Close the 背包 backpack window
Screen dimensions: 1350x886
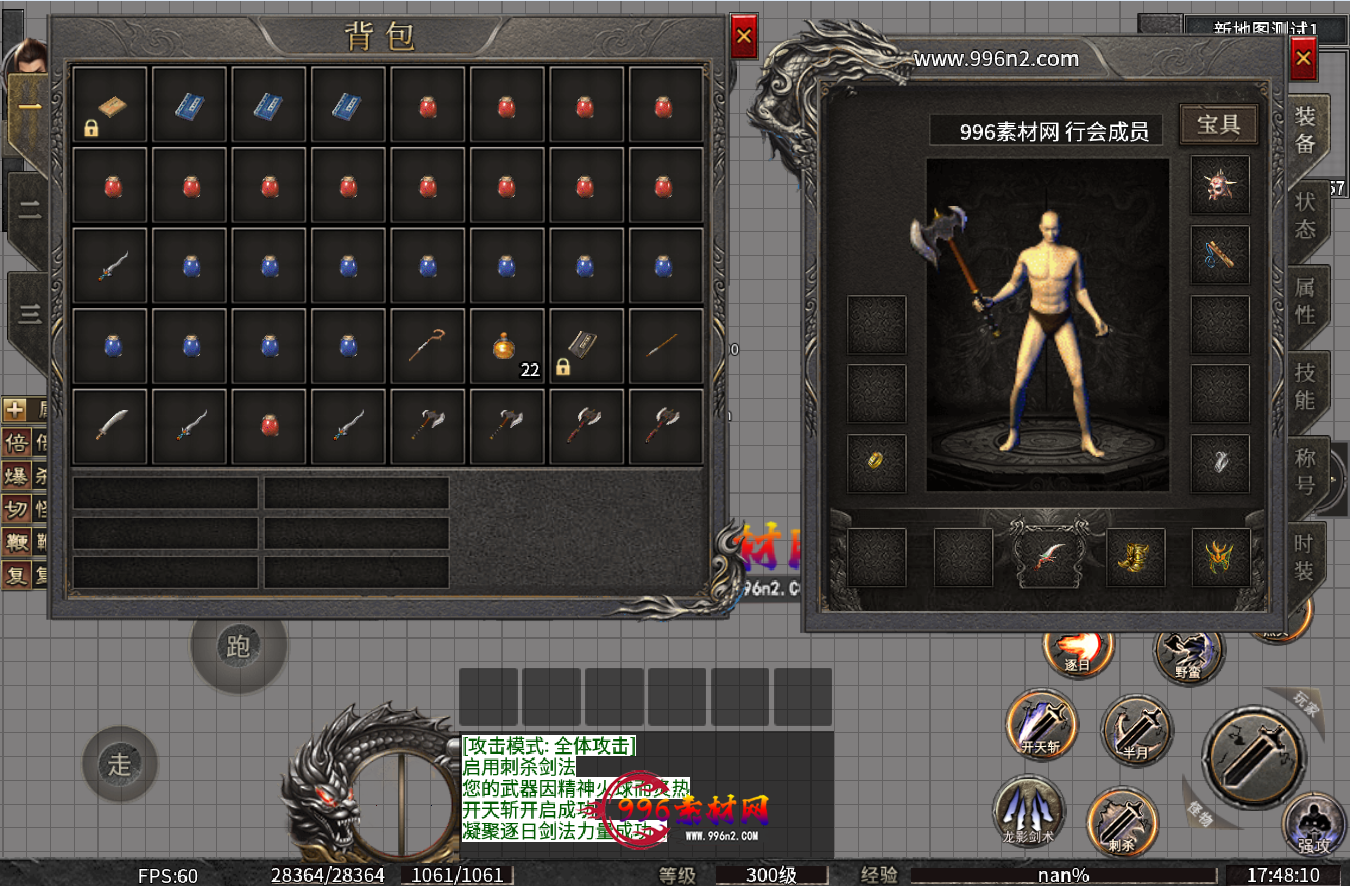[x=744, y=38]
